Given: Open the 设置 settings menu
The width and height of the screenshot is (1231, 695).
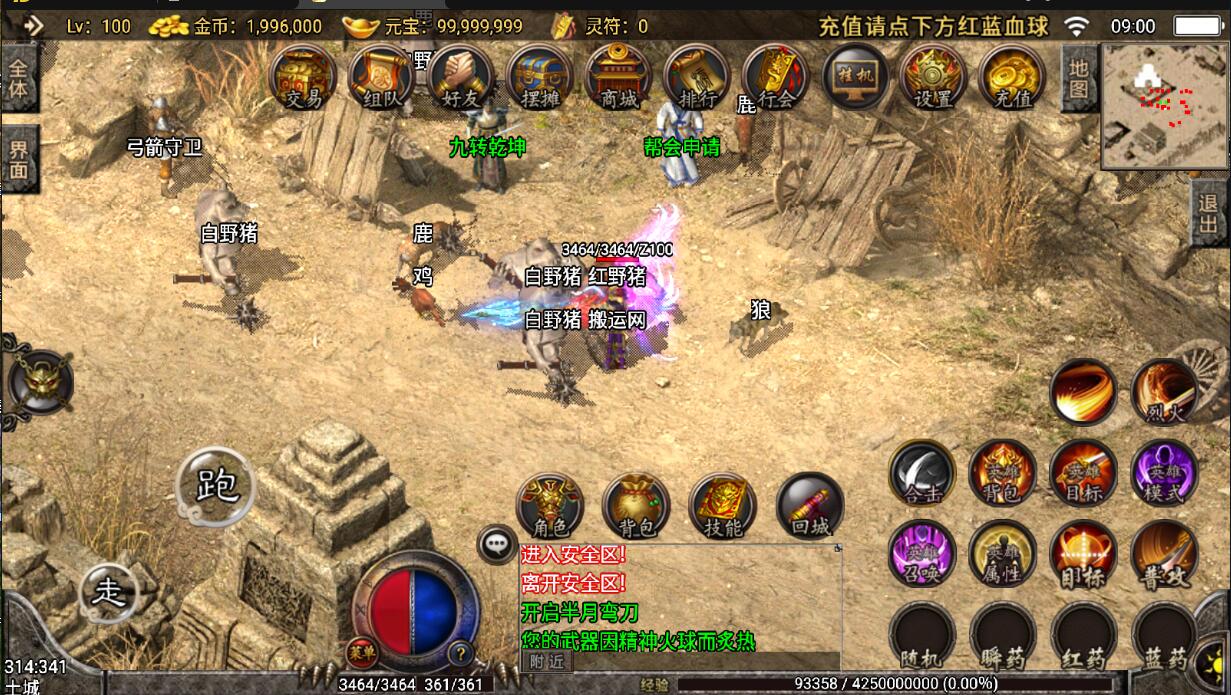Looking at the screenshot, I should tap(933, 77).
